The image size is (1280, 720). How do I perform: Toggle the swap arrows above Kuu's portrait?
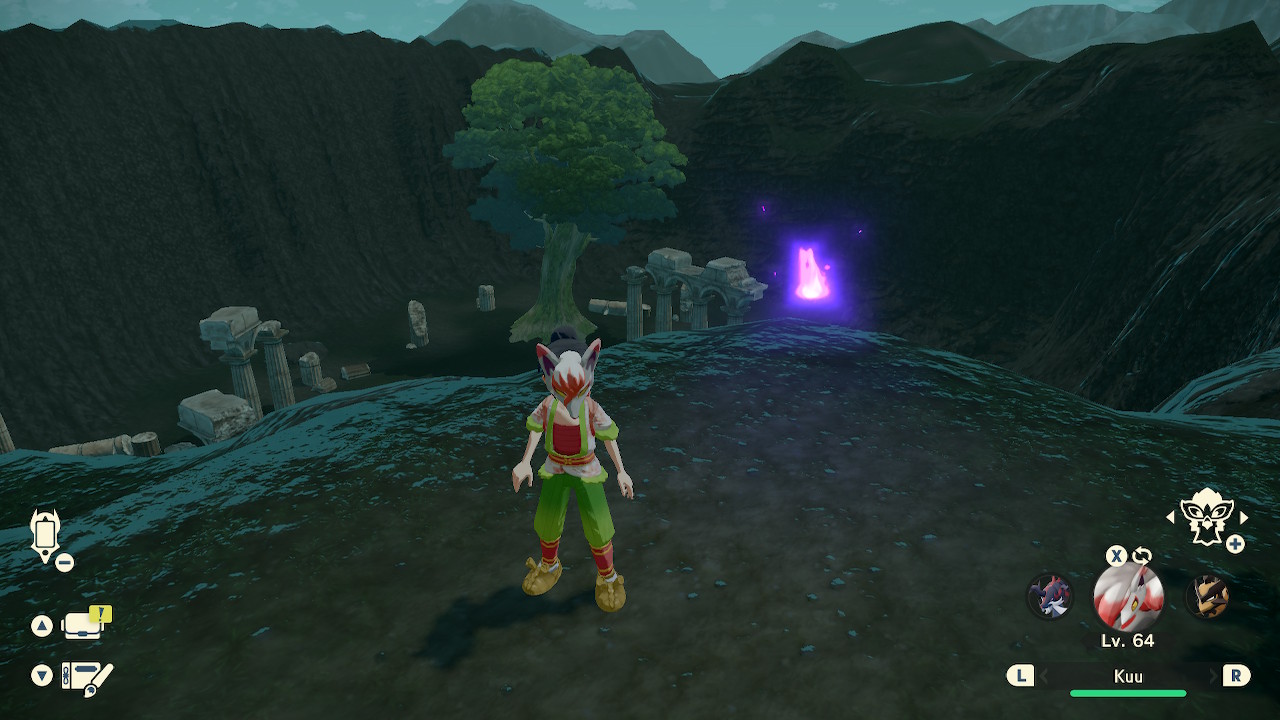(1142, 556)
